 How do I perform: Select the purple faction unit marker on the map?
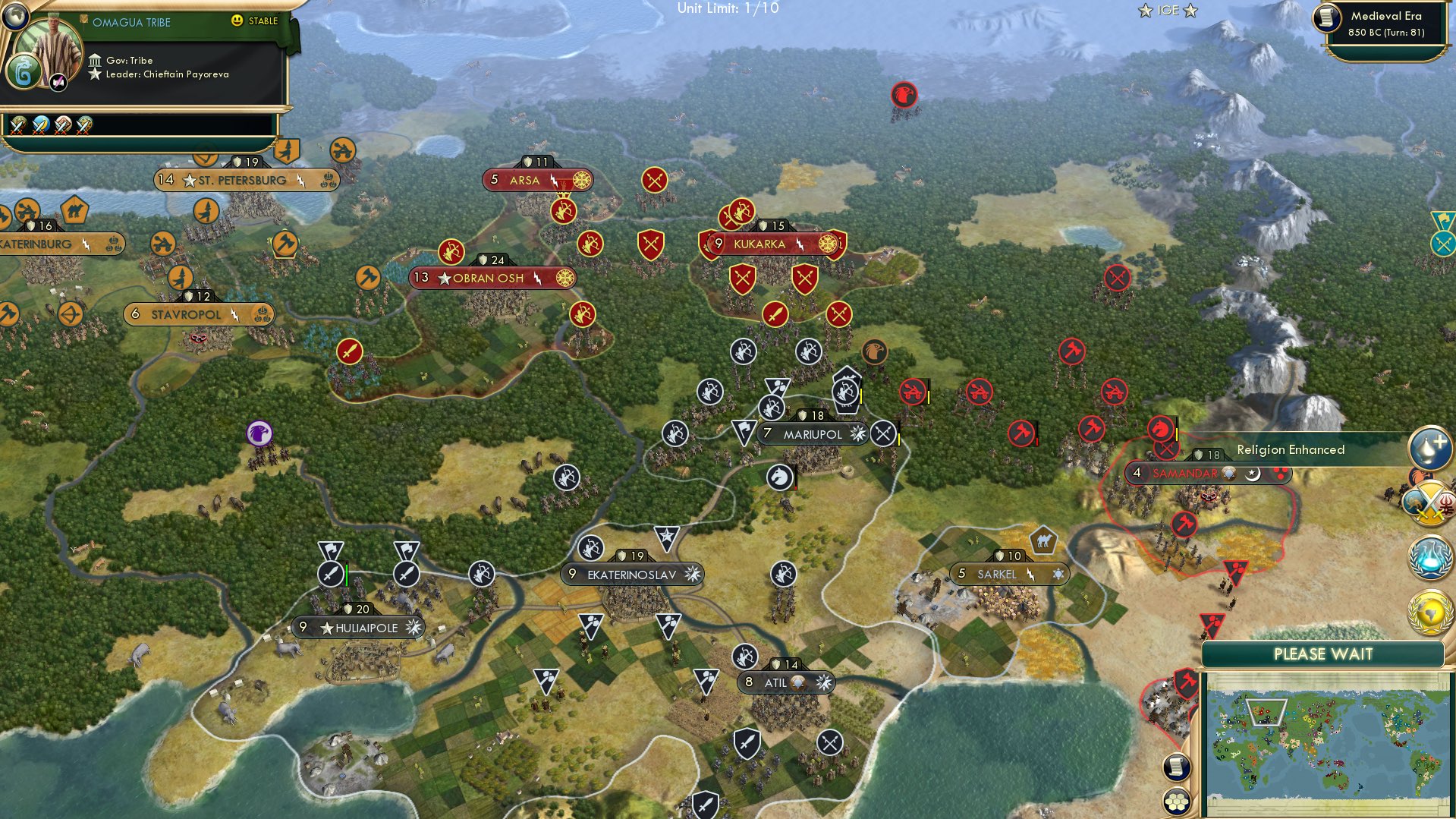[x=259, y=433]
